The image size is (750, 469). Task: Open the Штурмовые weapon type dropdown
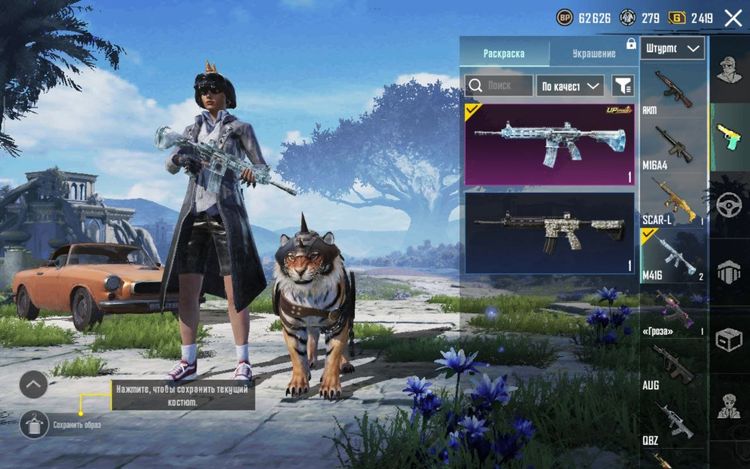coord(674,48)
